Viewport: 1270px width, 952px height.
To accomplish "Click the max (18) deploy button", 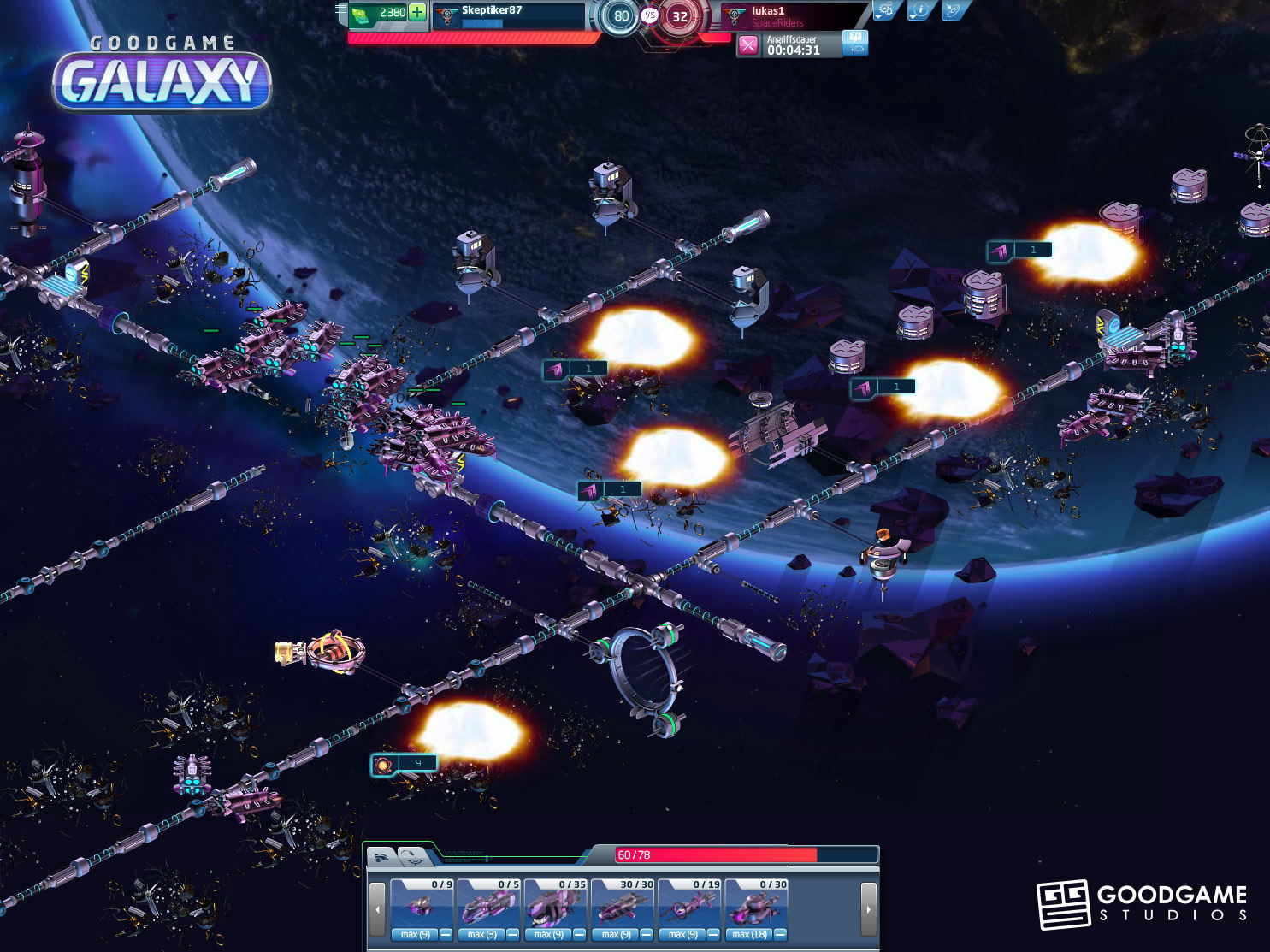I will pyautogui.click(x=748, y=935).
